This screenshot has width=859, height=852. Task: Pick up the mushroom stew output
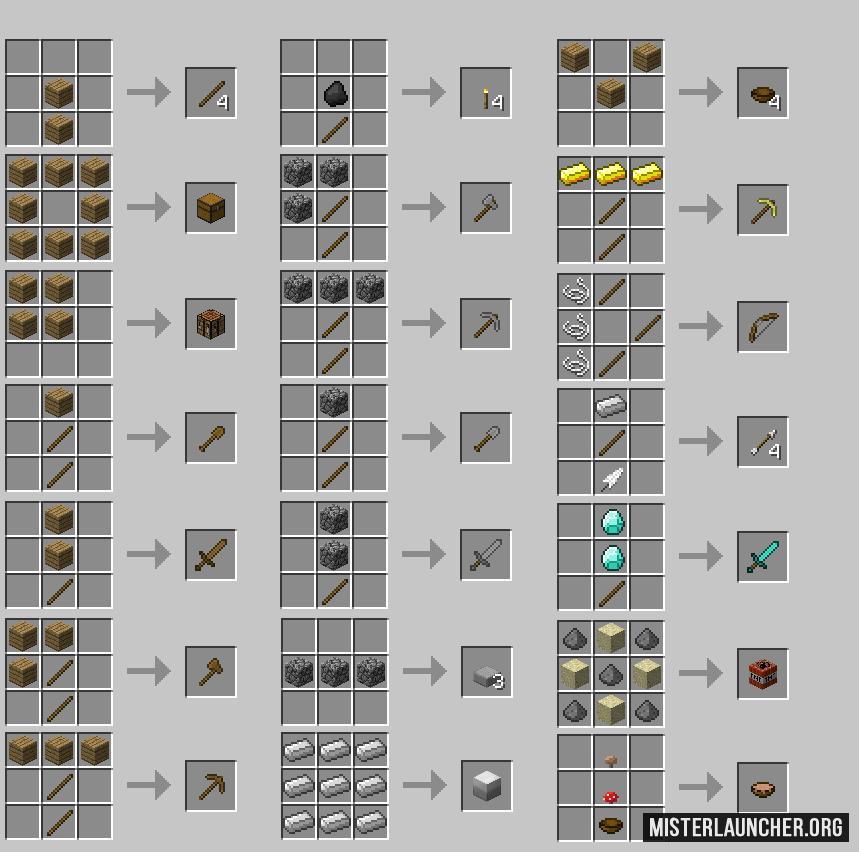tap(763, 788)
